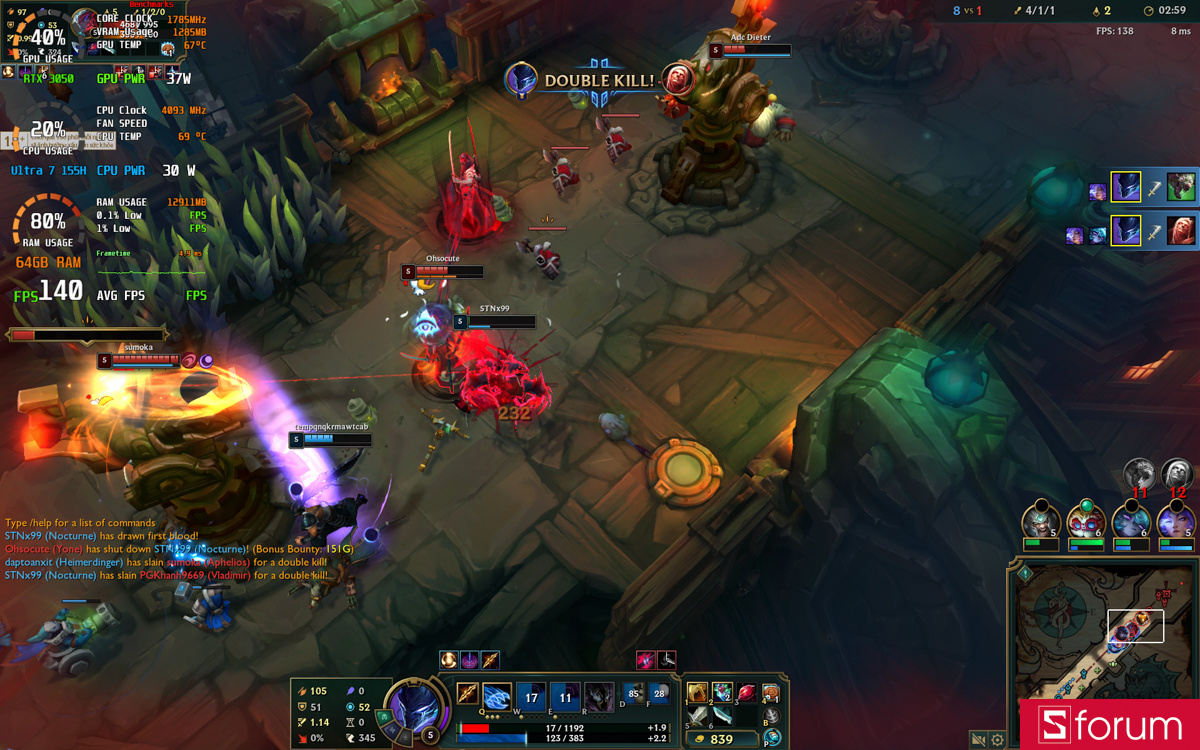Image resolution: width=1200 pixels, height=750 pixels.
Task: Click the golden item in slot 1
Action: (697, 693)
